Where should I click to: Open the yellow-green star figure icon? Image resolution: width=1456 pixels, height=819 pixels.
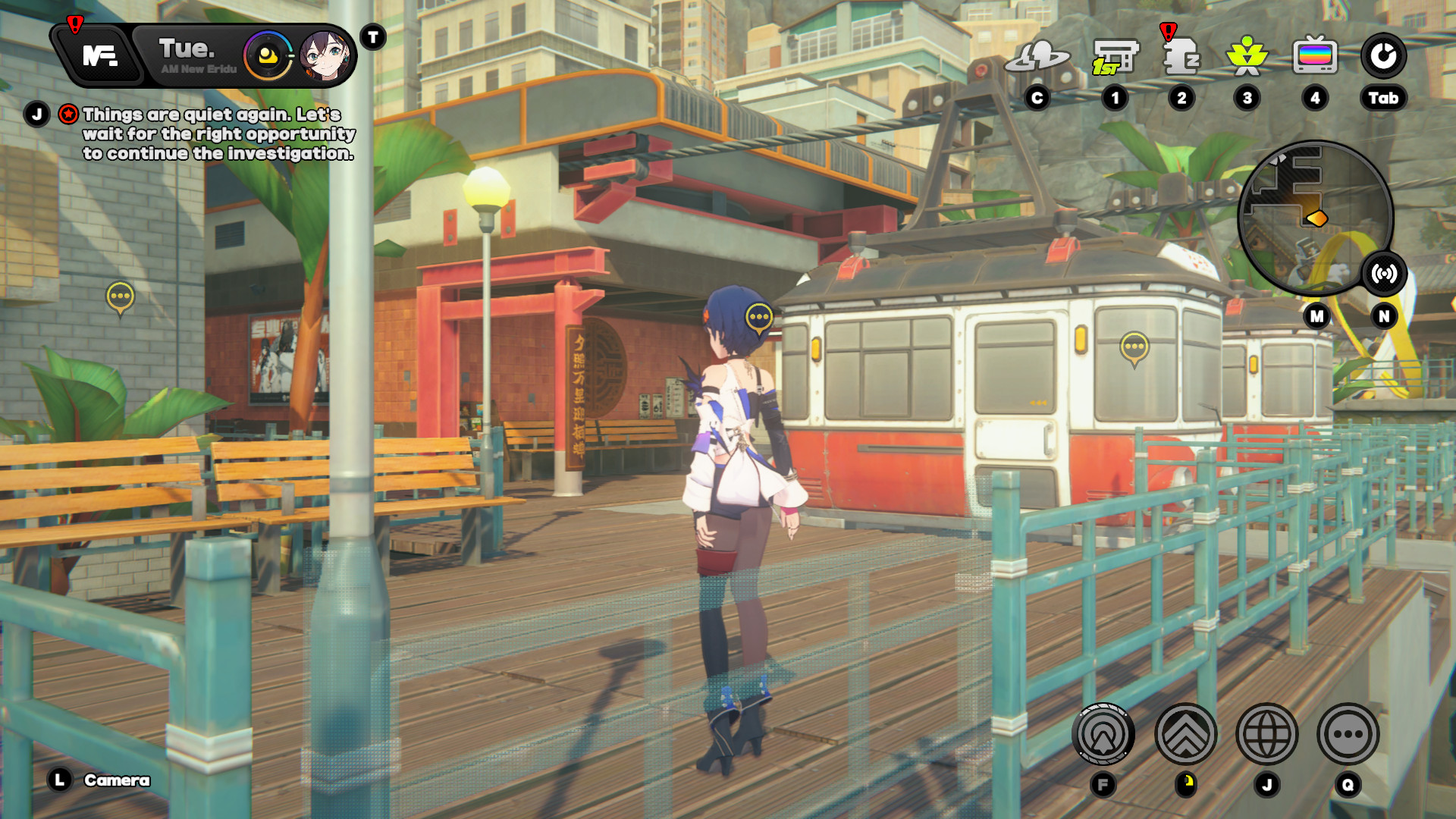pyautogui.click(x=1247, y=57)
